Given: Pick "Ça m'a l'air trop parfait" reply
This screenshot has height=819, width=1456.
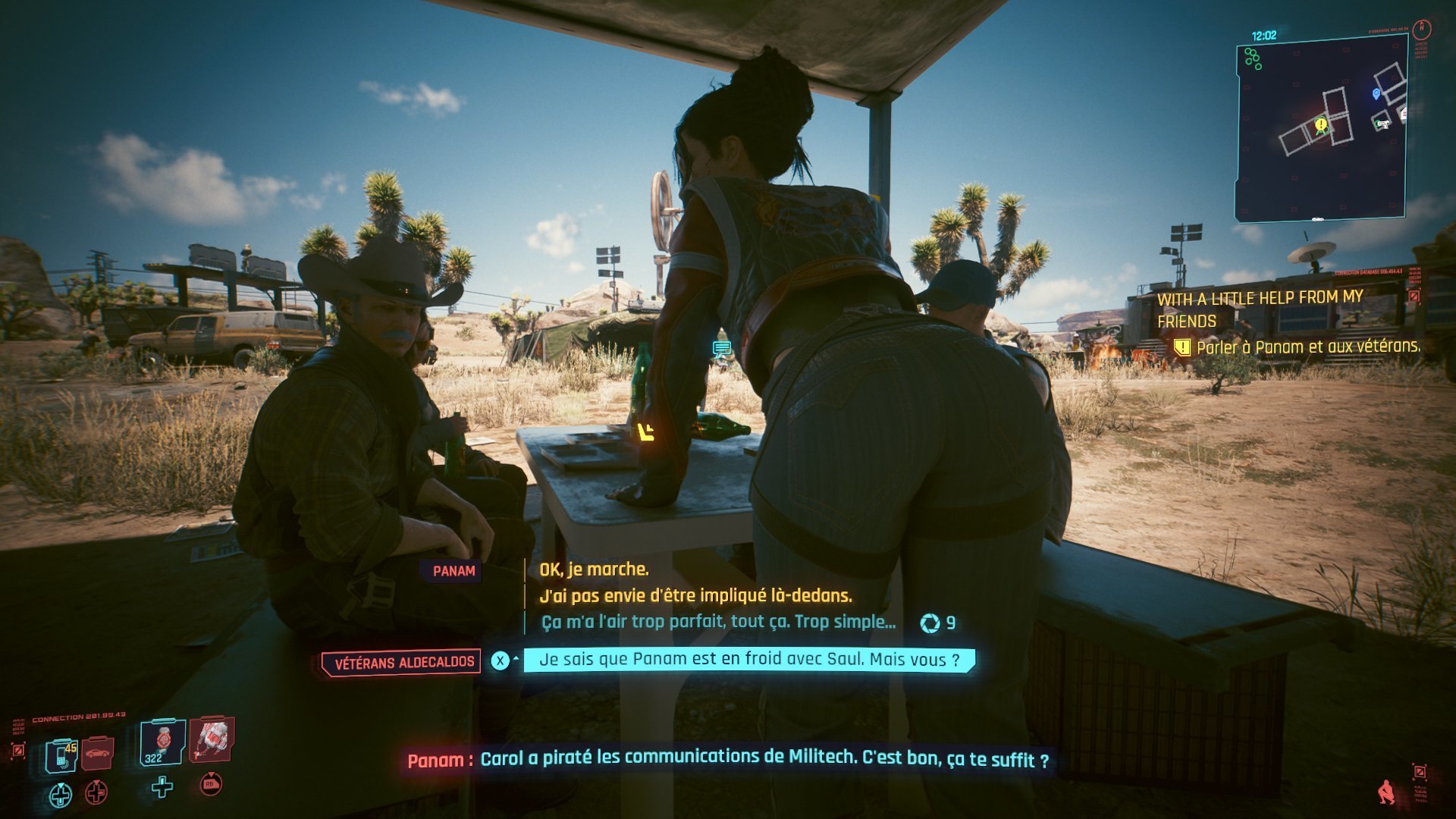Looking at the screenshot, I should pyautogui.click(x=718, y=623).
